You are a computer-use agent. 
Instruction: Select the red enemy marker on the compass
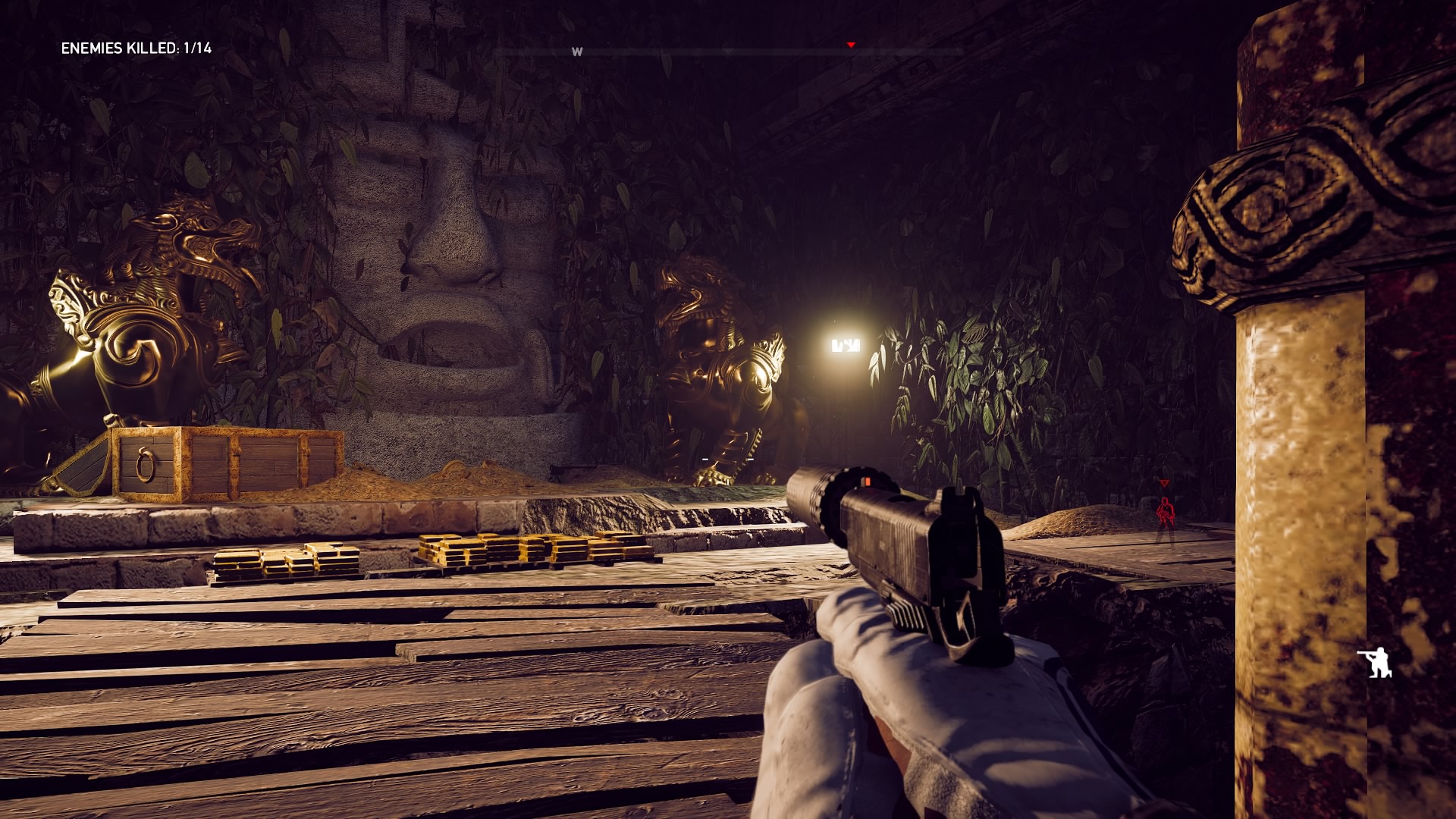click(851, 45)
